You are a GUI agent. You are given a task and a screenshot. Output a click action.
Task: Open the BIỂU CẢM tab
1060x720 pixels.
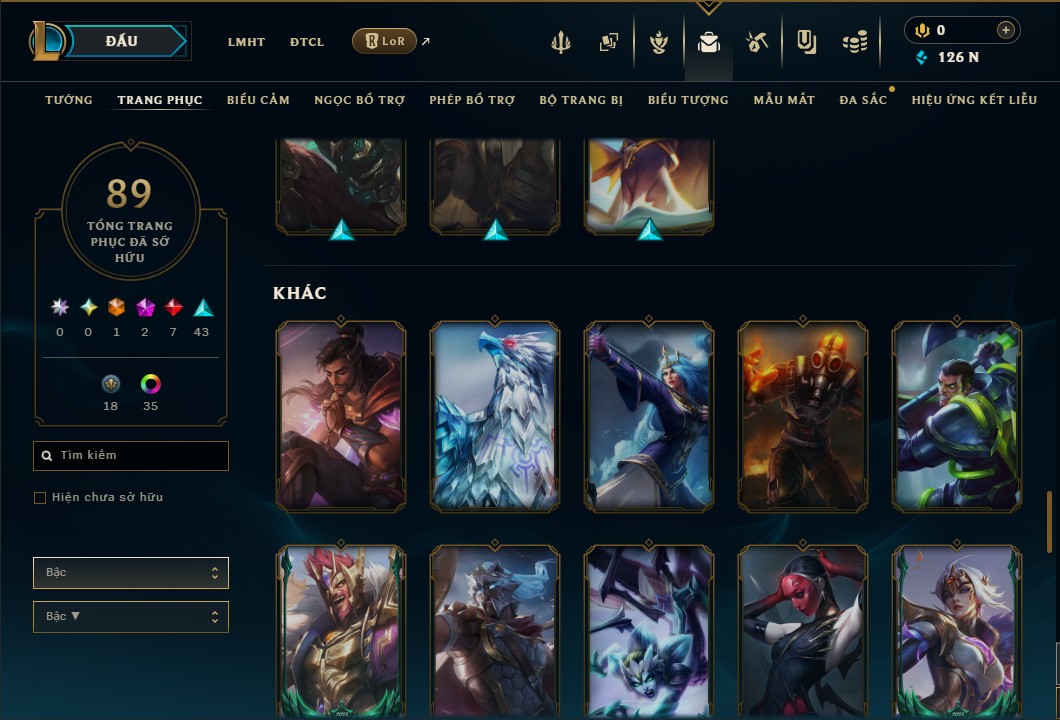click(258, 100)
